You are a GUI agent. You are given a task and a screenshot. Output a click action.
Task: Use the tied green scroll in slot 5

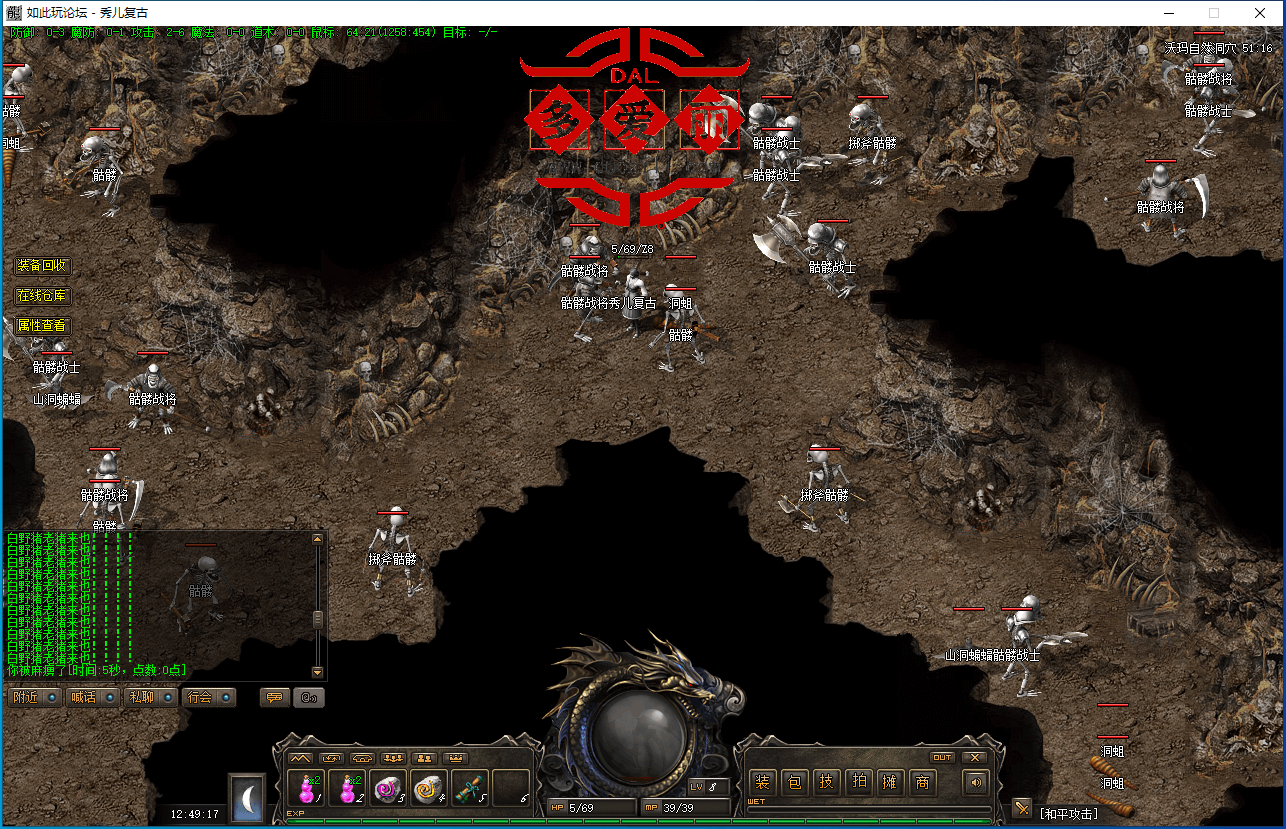469,788
